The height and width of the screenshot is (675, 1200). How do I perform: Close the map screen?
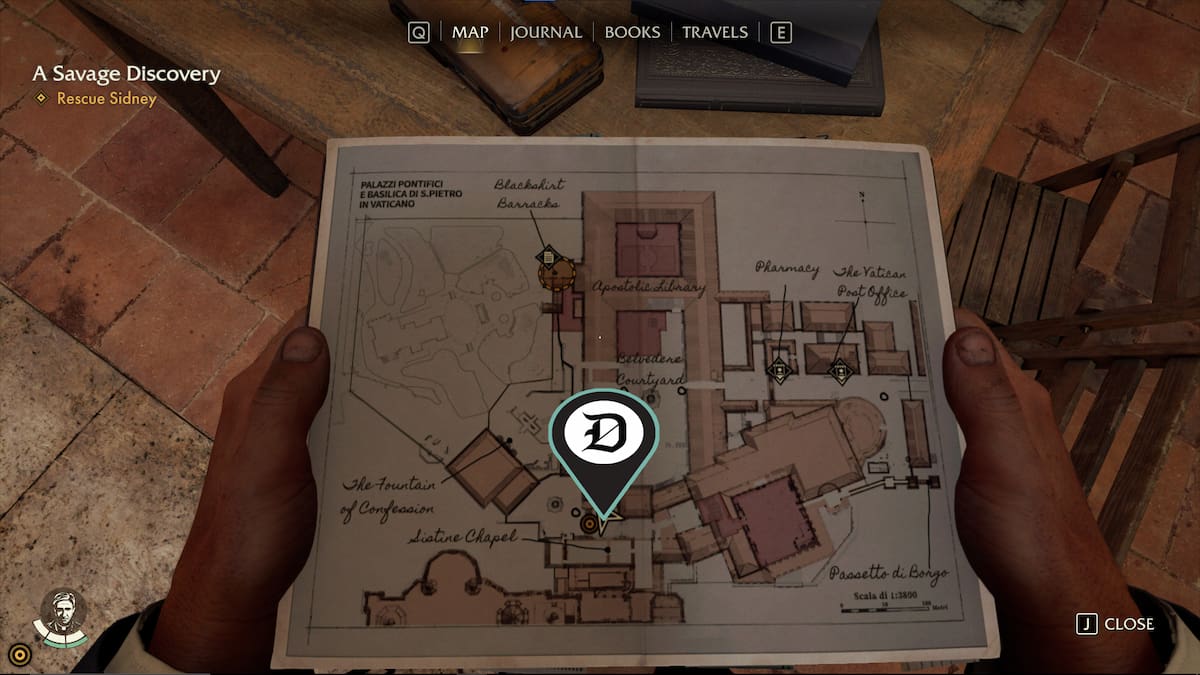(1115, 624)
